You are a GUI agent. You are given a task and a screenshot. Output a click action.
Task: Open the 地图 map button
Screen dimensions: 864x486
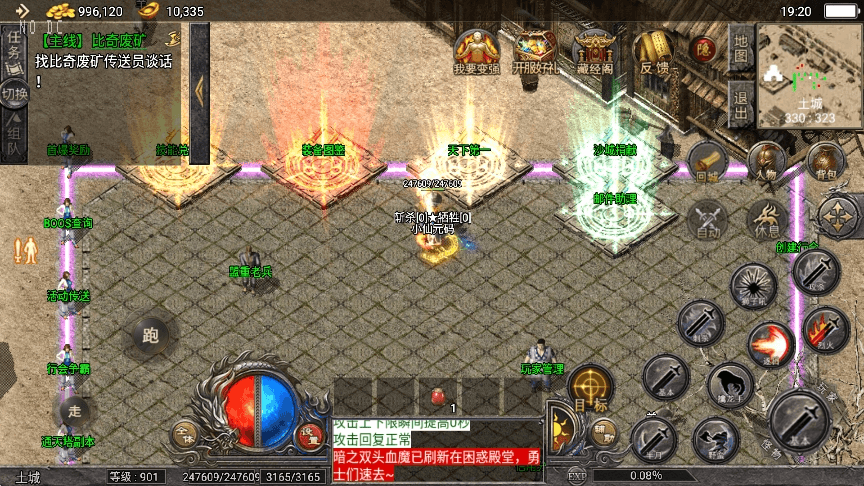pyautogui.click(x=740, y=49)
